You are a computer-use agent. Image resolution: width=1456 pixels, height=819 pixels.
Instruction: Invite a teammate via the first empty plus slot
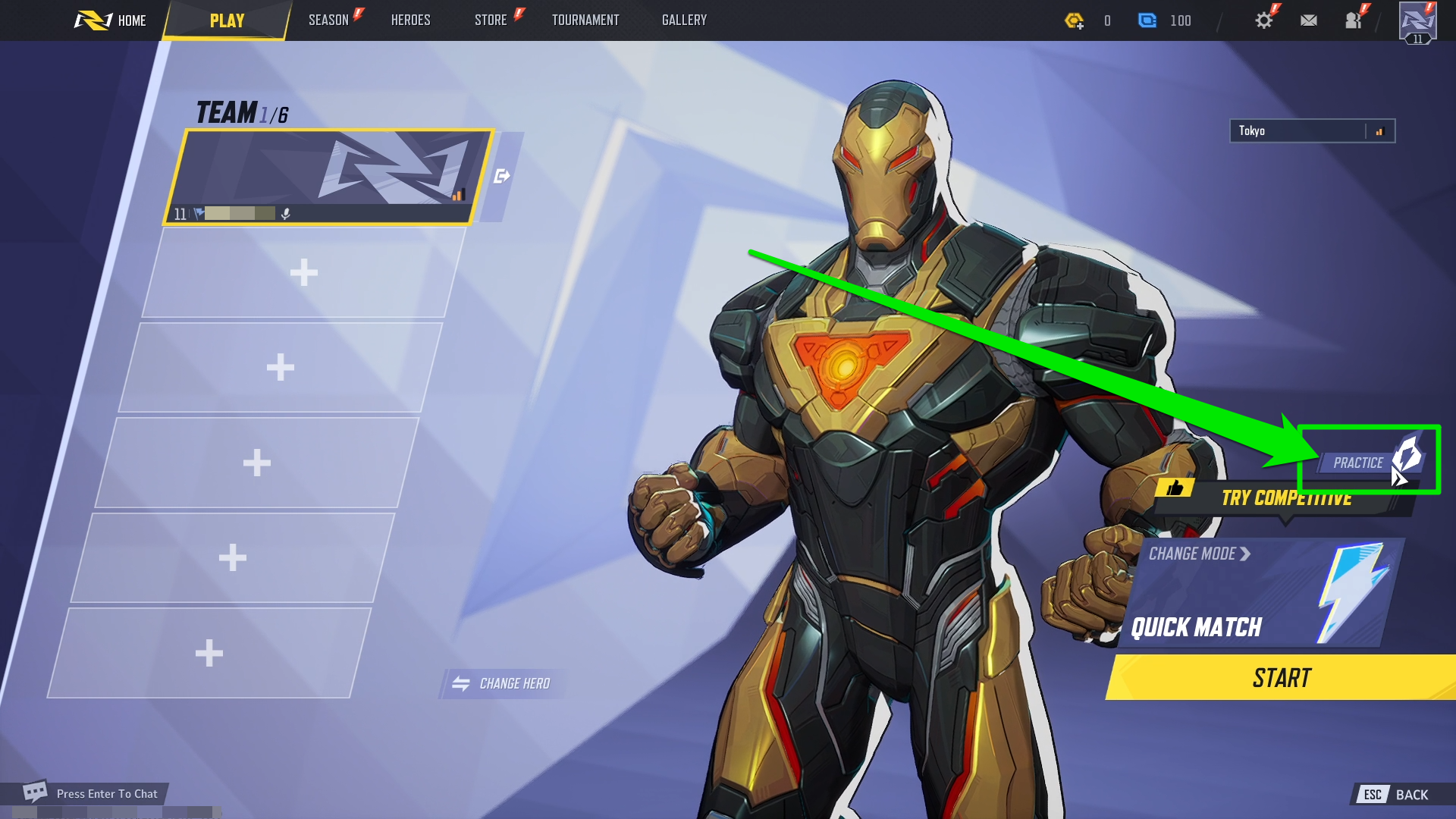[304, 273]
